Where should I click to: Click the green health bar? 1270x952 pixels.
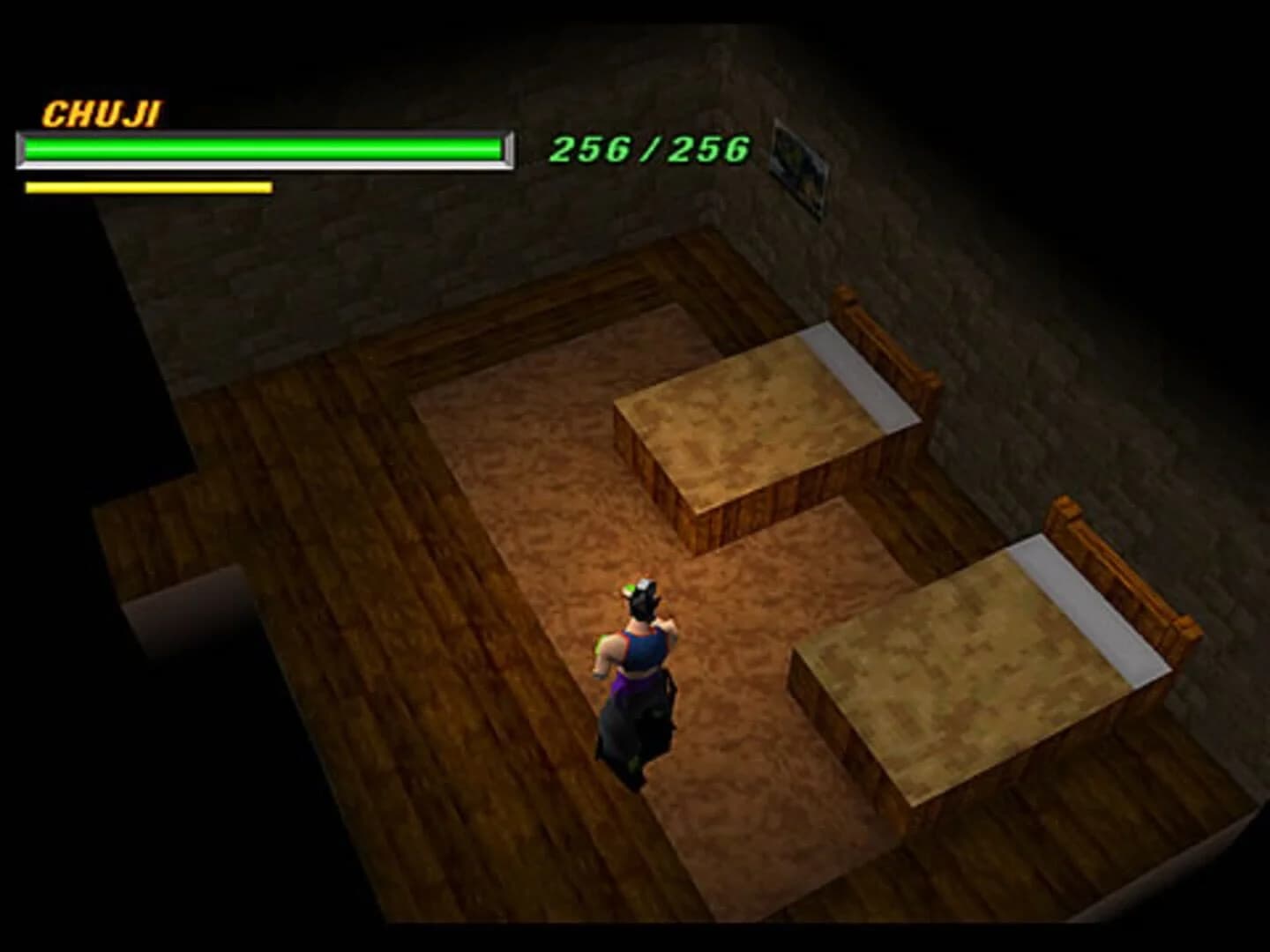(260, 150)
